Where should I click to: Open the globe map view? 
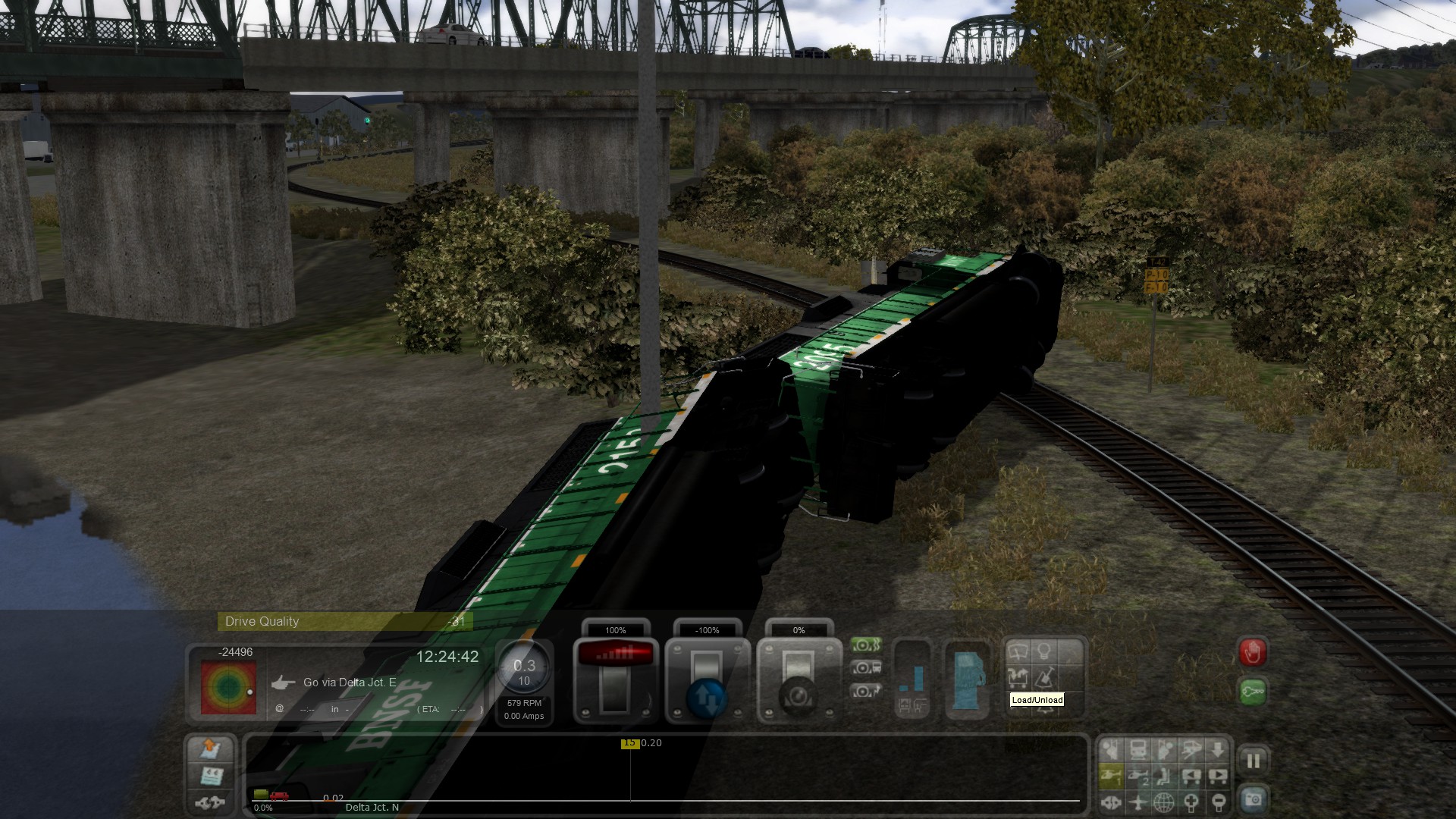1164,802
